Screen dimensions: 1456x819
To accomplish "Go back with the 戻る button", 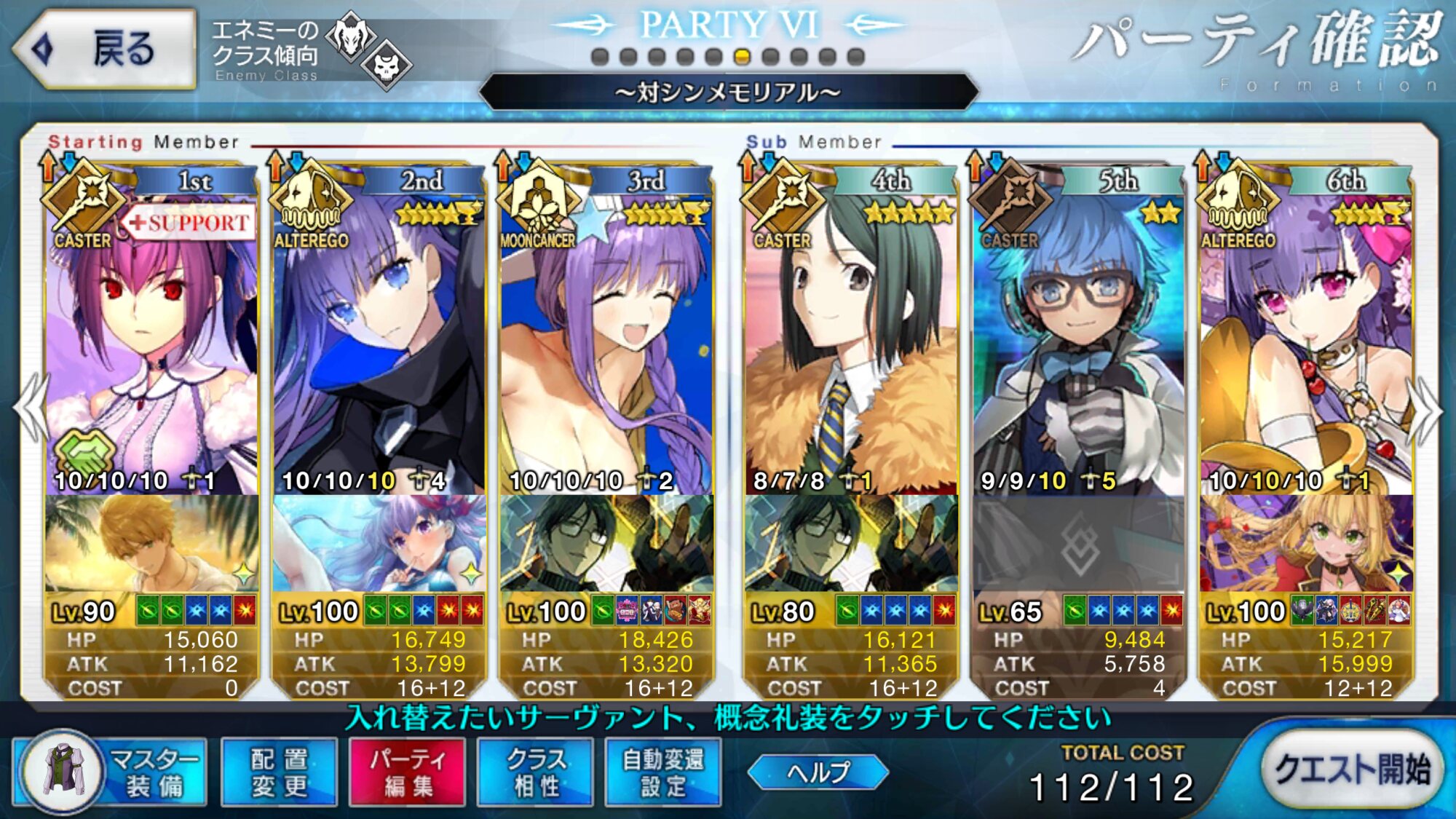I will click(106, 50).
